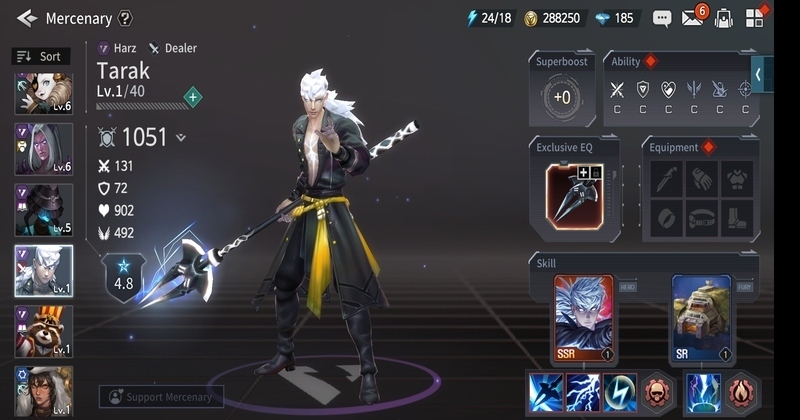The image size is (800, 420).
Task: Go back using the arrow button
Action: coord(27,18)
